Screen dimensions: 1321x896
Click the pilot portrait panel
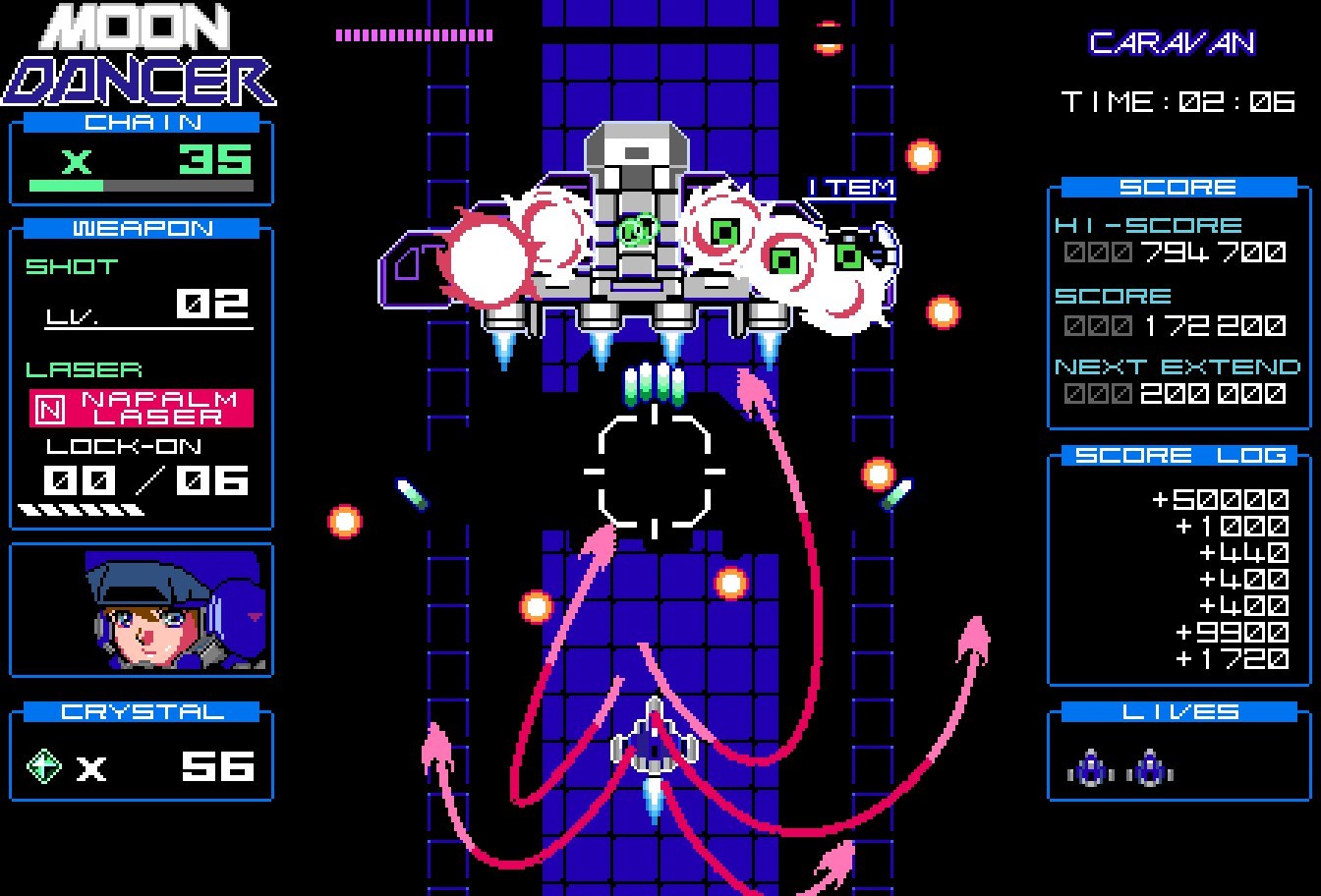coord(141,609)
